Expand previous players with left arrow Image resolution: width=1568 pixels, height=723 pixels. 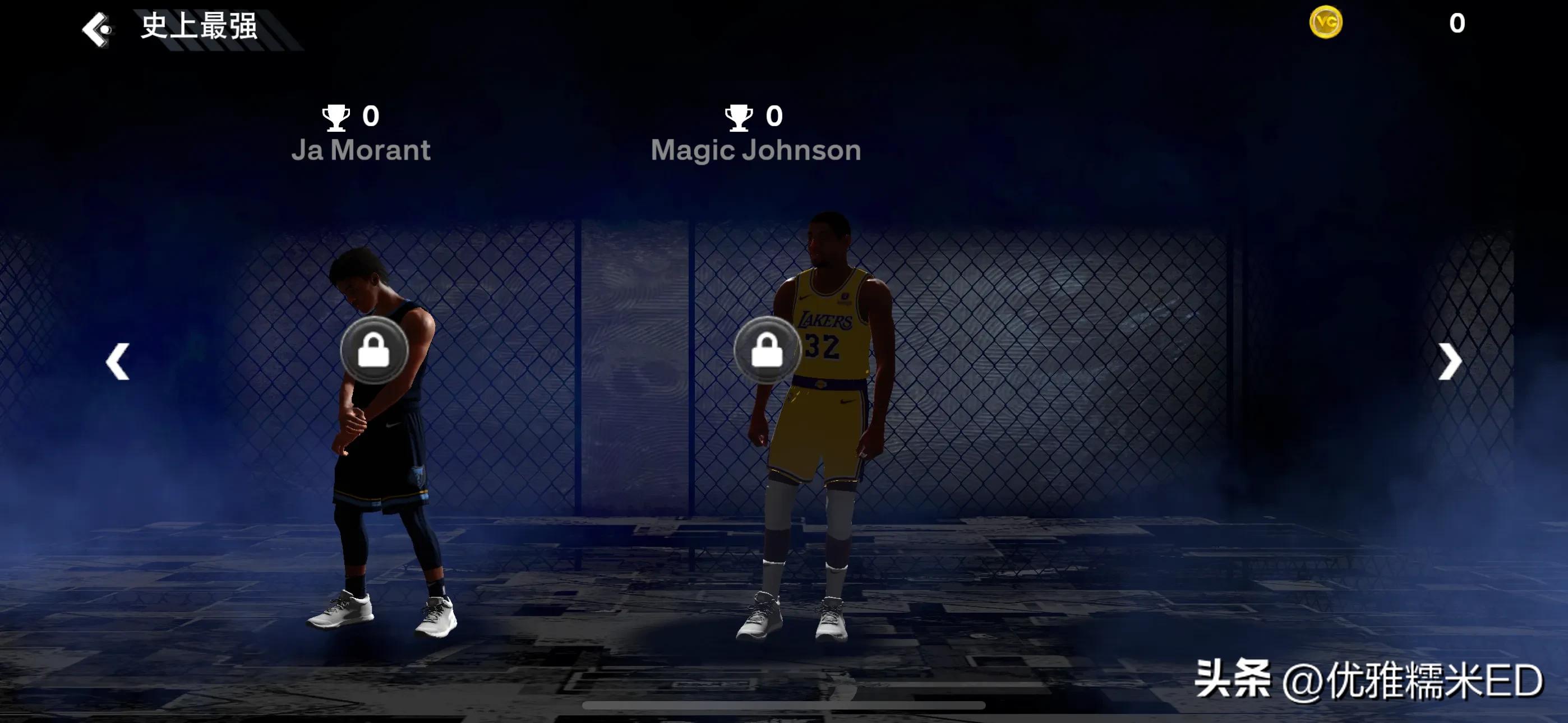(117, 360)
